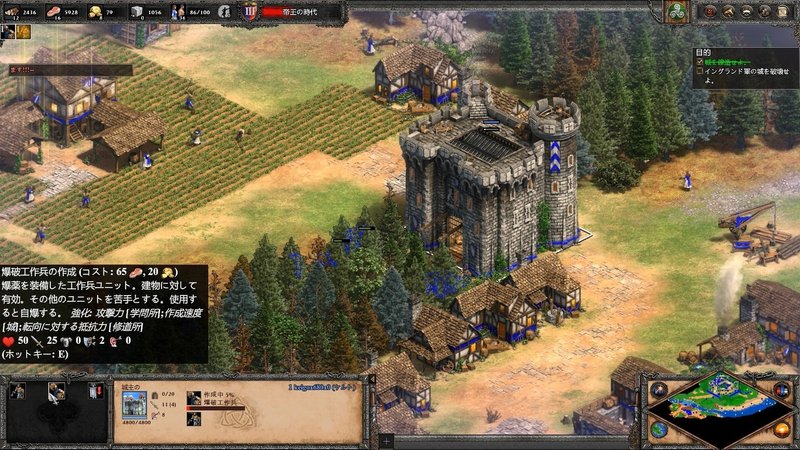Click the red emblem button in top bar
The image size is (800, 450).
(x=711, y=12)
